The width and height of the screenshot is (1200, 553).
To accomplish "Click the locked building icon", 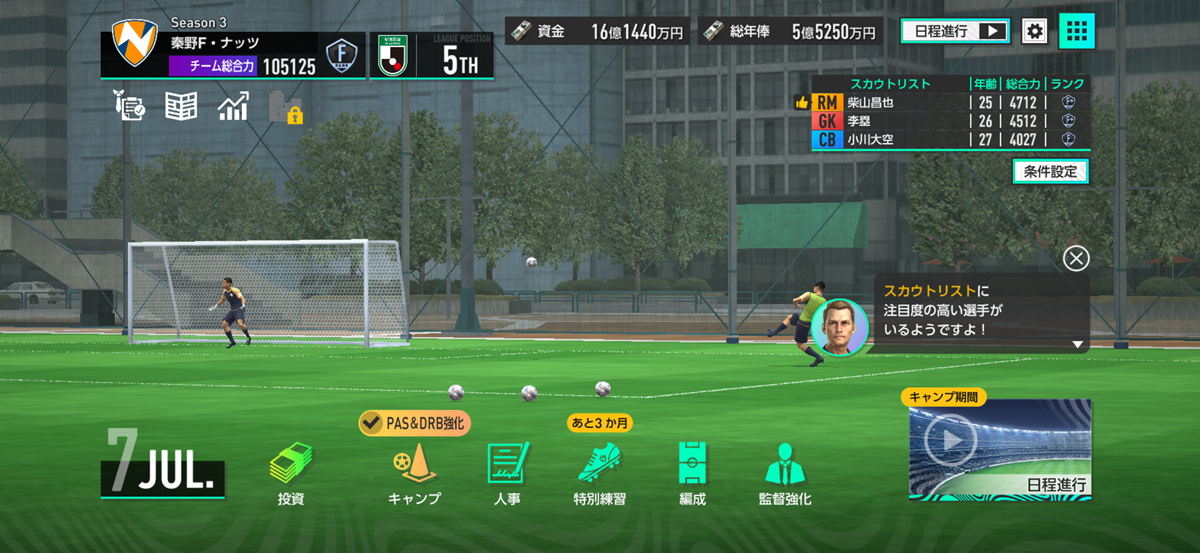I will (286, 107).
